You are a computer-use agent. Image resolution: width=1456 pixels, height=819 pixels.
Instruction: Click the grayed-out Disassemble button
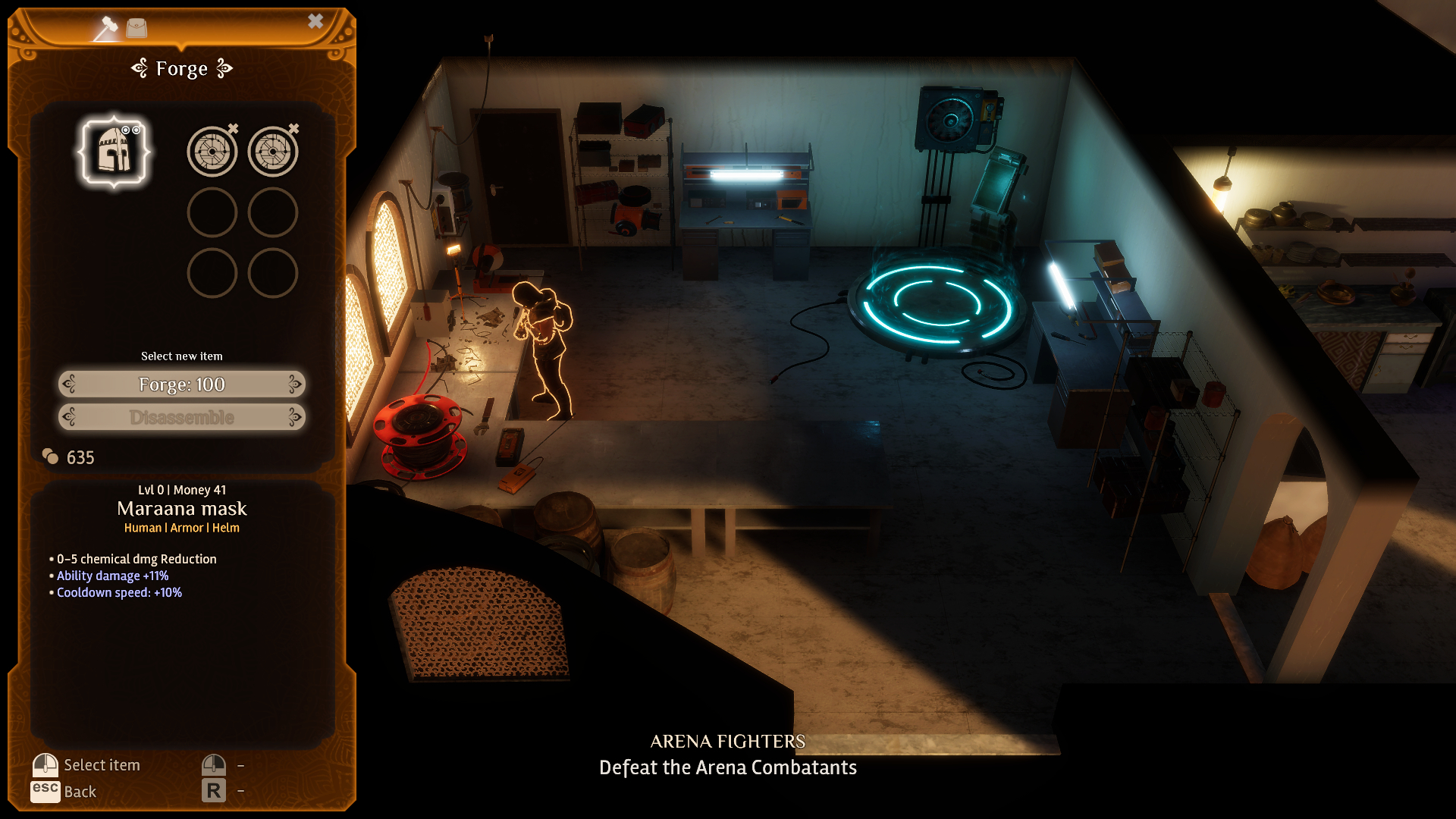(181, 416)
